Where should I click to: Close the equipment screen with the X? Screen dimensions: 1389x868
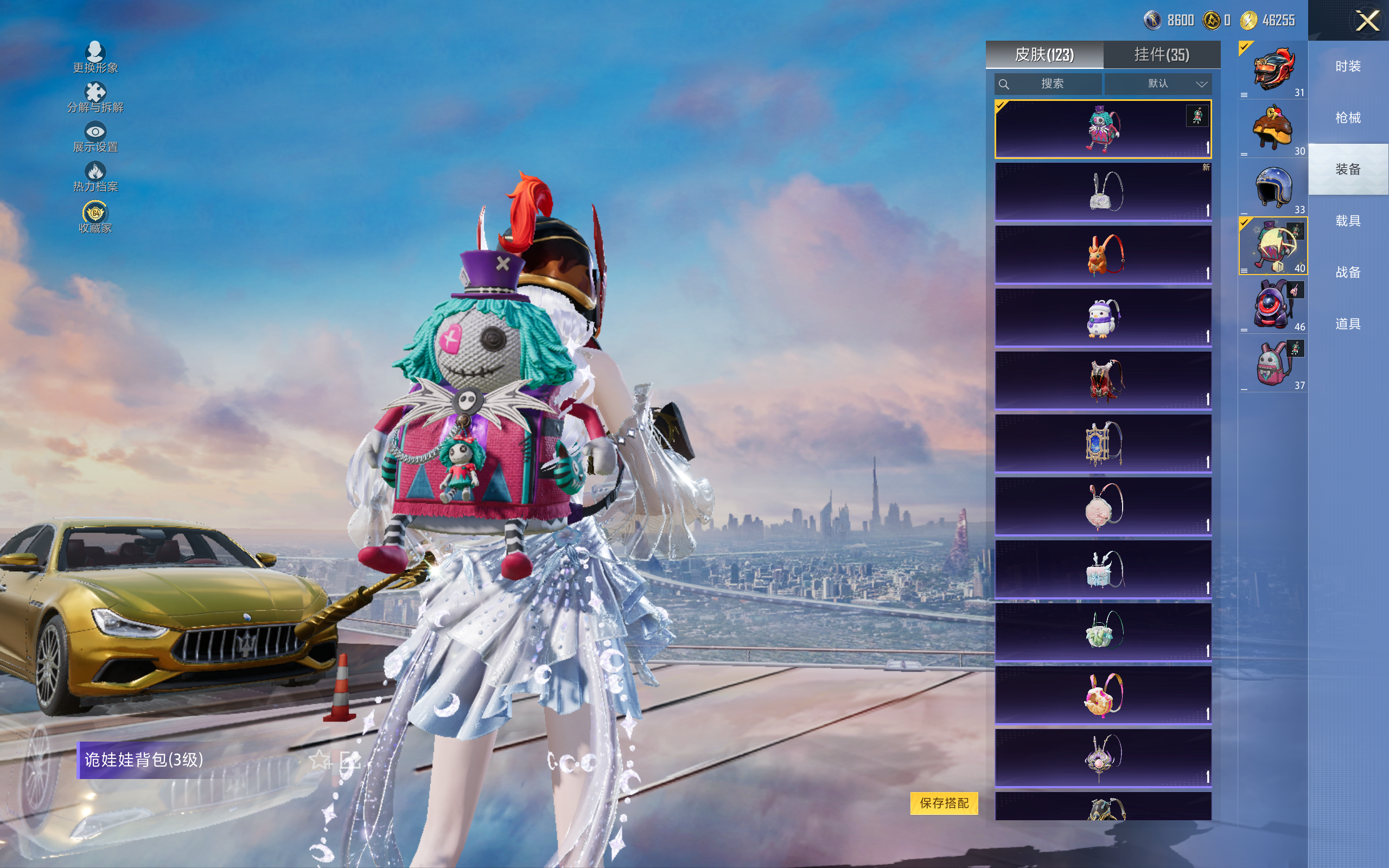click(x=1367, y=21)
